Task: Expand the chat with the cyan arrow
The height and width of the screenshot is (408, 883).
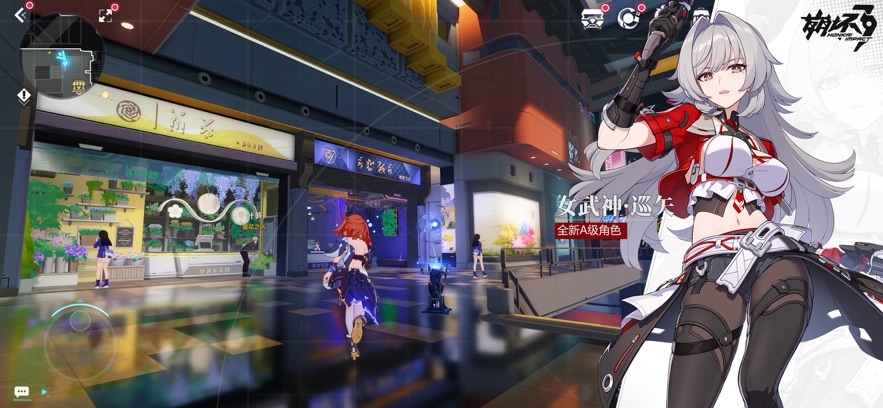Action: pos(44,392)
